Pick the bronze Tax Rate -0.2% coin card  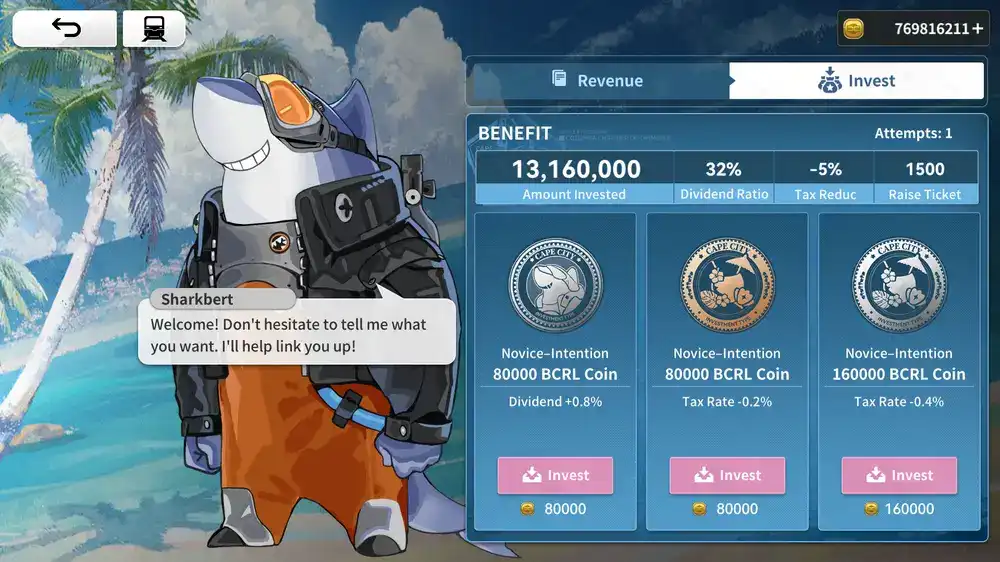[727, 286]
